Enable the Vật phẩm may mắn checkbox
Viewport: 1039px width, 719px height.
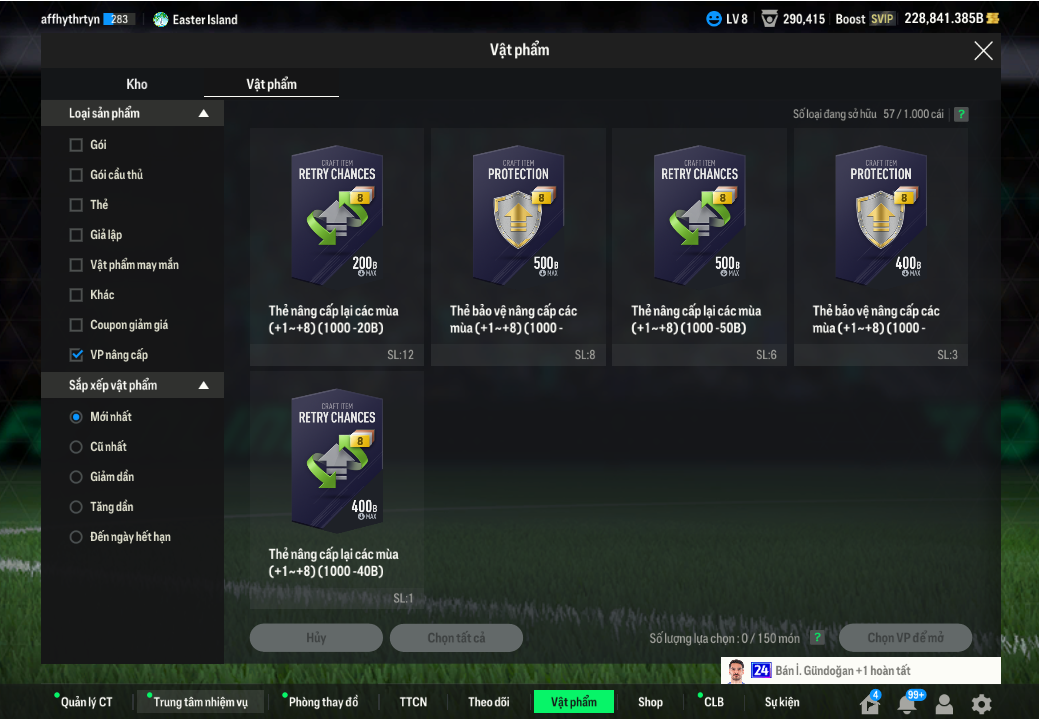coord(76,265)
